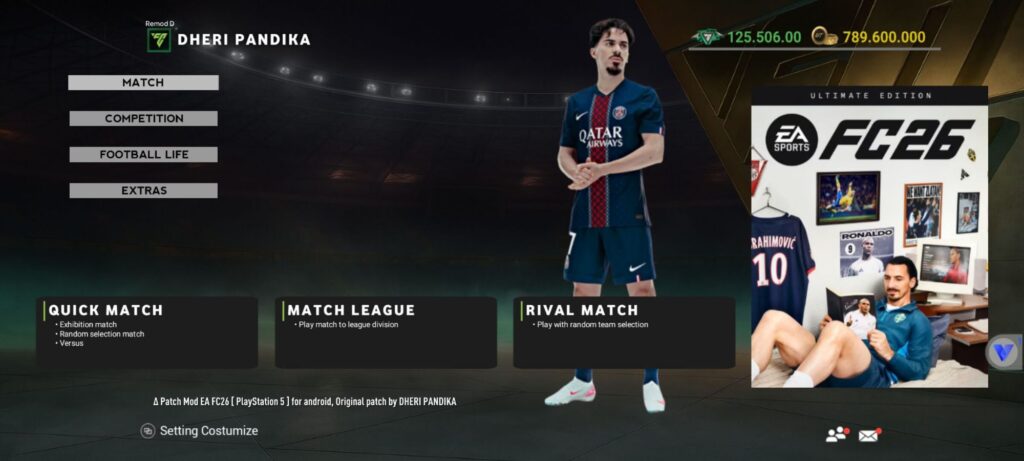The width and height of the screenshot is (1024, 461).
Task: Open the Match menu
Action: tap(143, 83)
